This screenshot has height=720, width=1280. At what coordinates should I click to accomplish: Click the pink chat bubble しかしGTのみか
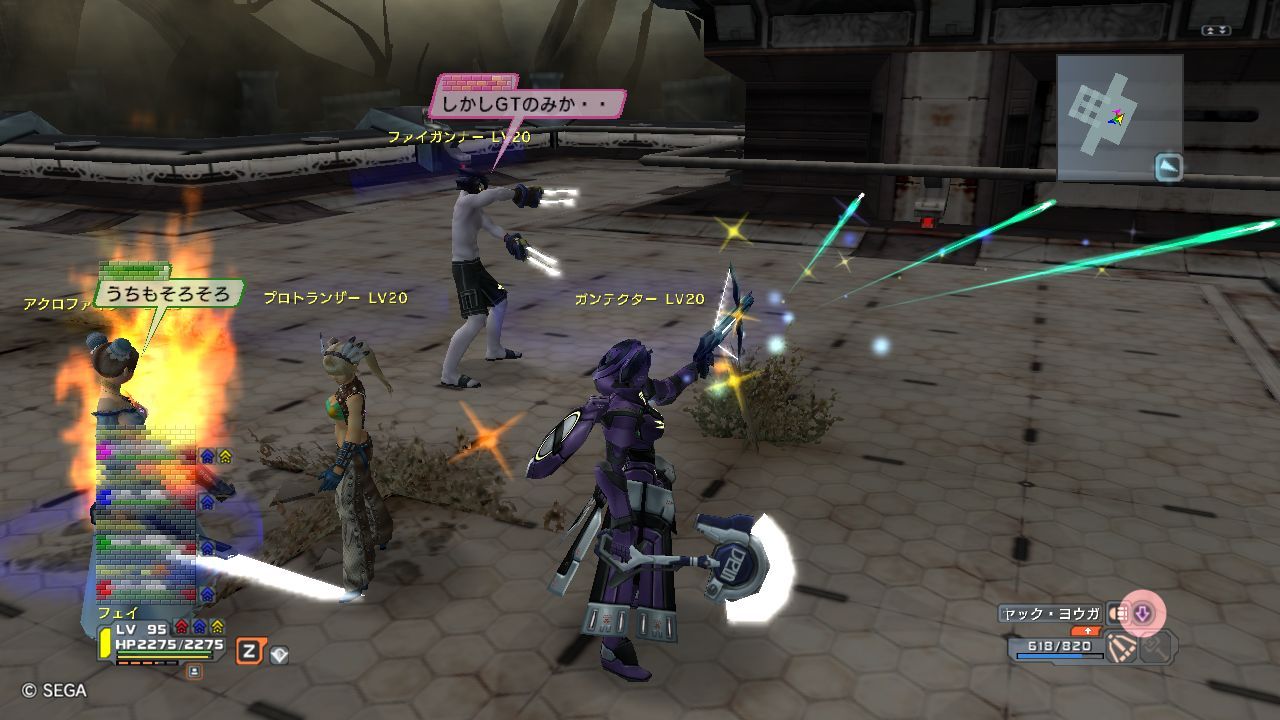(528, 104)
